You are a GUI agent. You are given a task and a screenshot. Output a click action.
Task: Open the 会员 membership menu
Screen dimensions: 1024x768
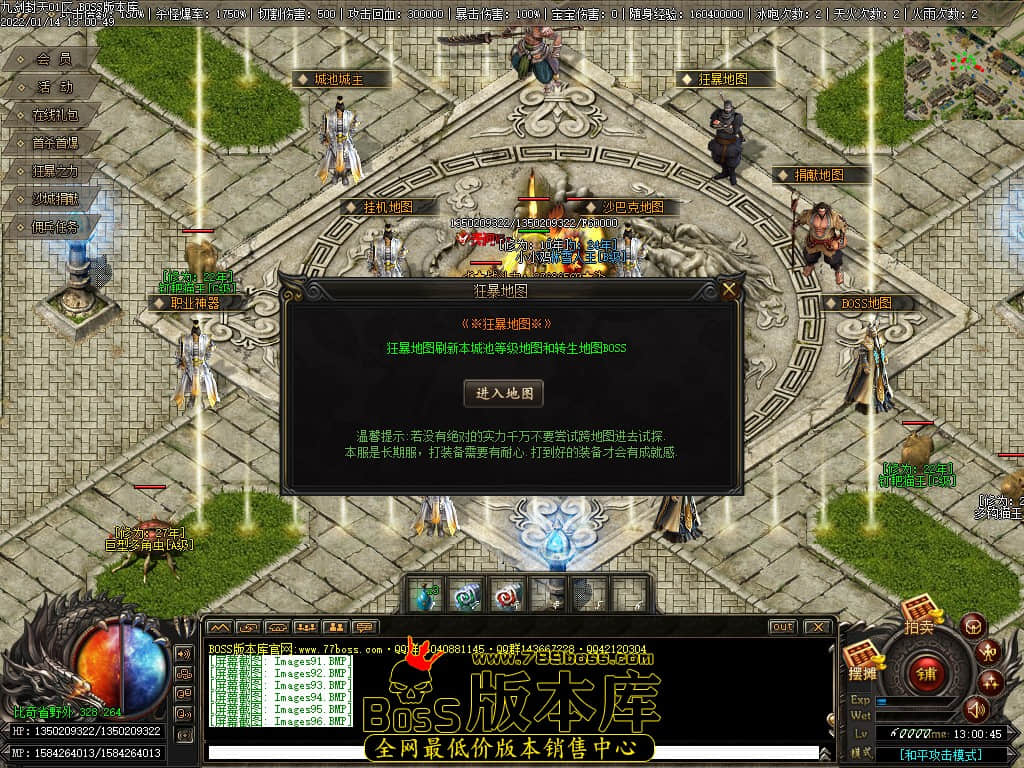point(54,59)
